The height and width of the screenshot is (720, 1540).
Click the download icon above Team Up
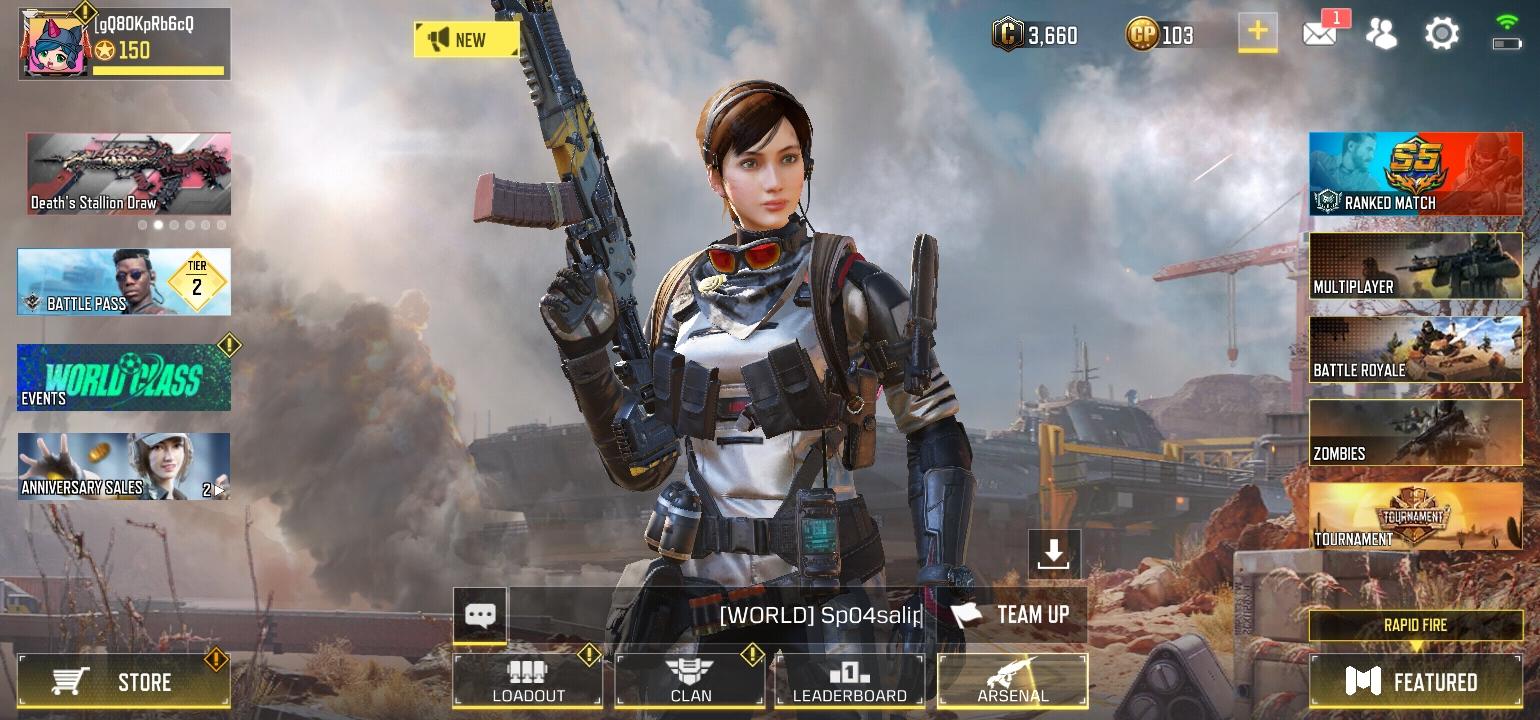(x=1053, y=554)
